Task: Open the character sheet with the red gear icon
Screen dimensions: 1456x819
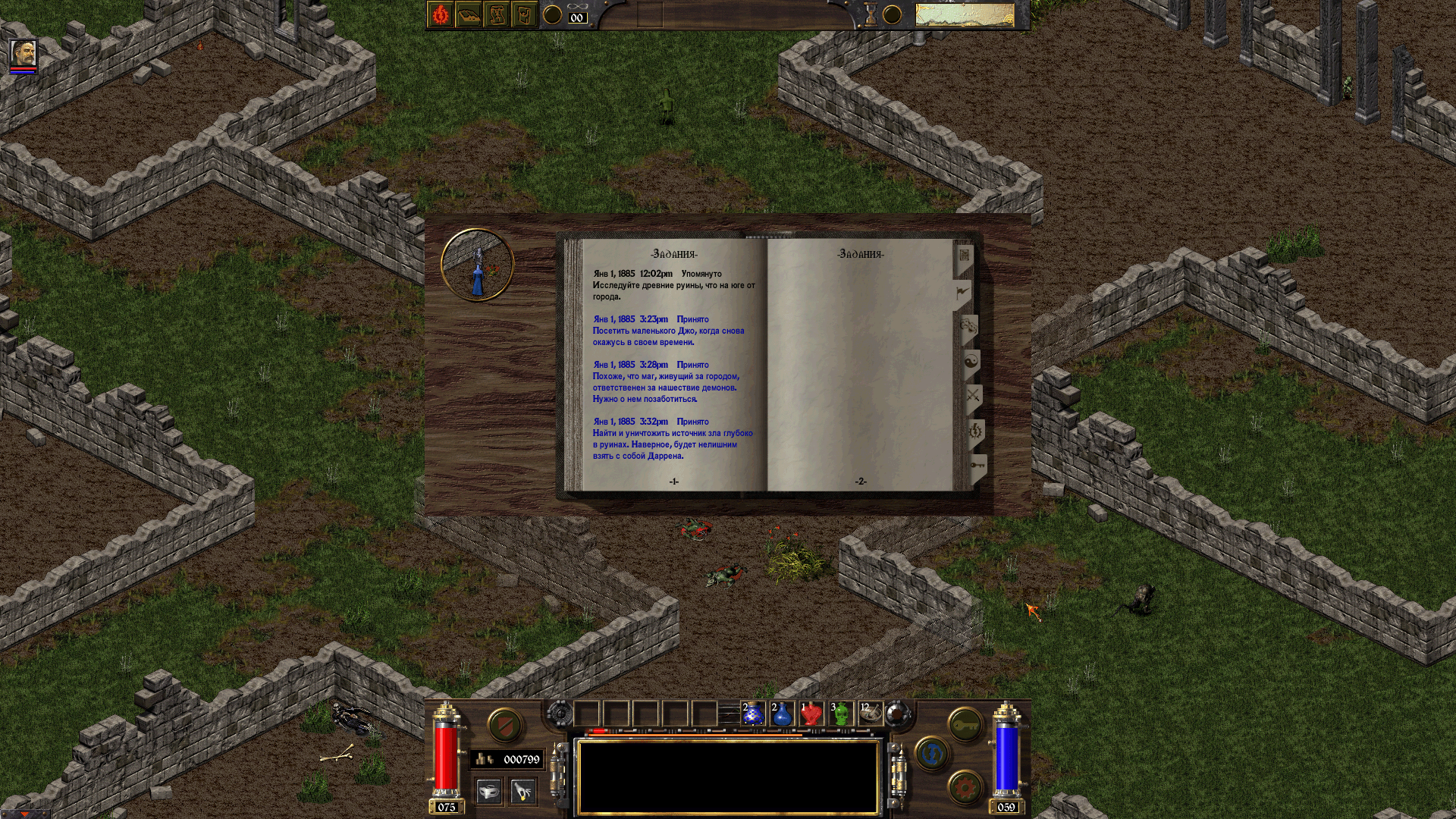Action: click(441, 15)
